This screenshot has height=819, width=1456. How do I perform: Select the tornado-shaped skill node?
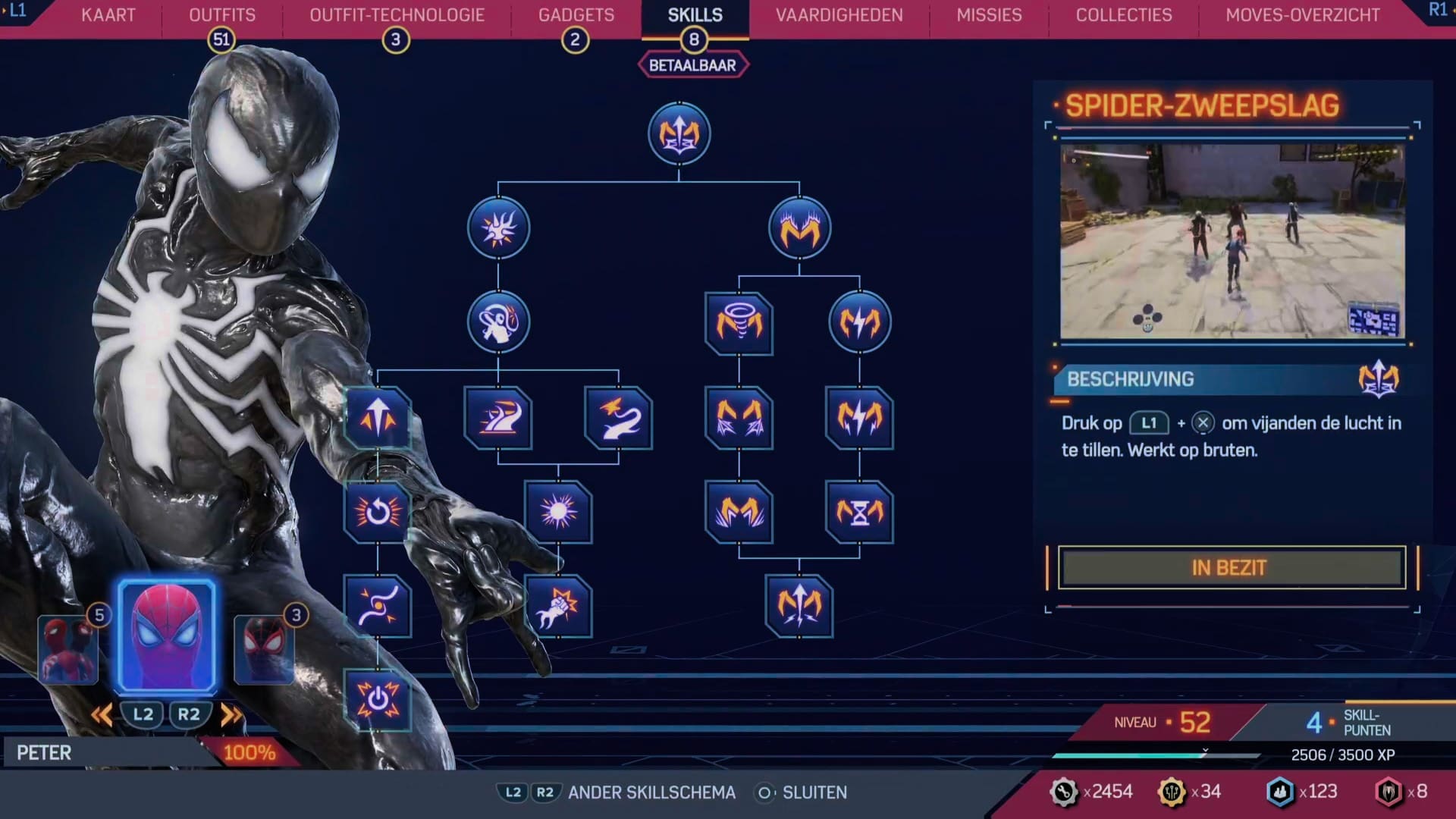739,322
